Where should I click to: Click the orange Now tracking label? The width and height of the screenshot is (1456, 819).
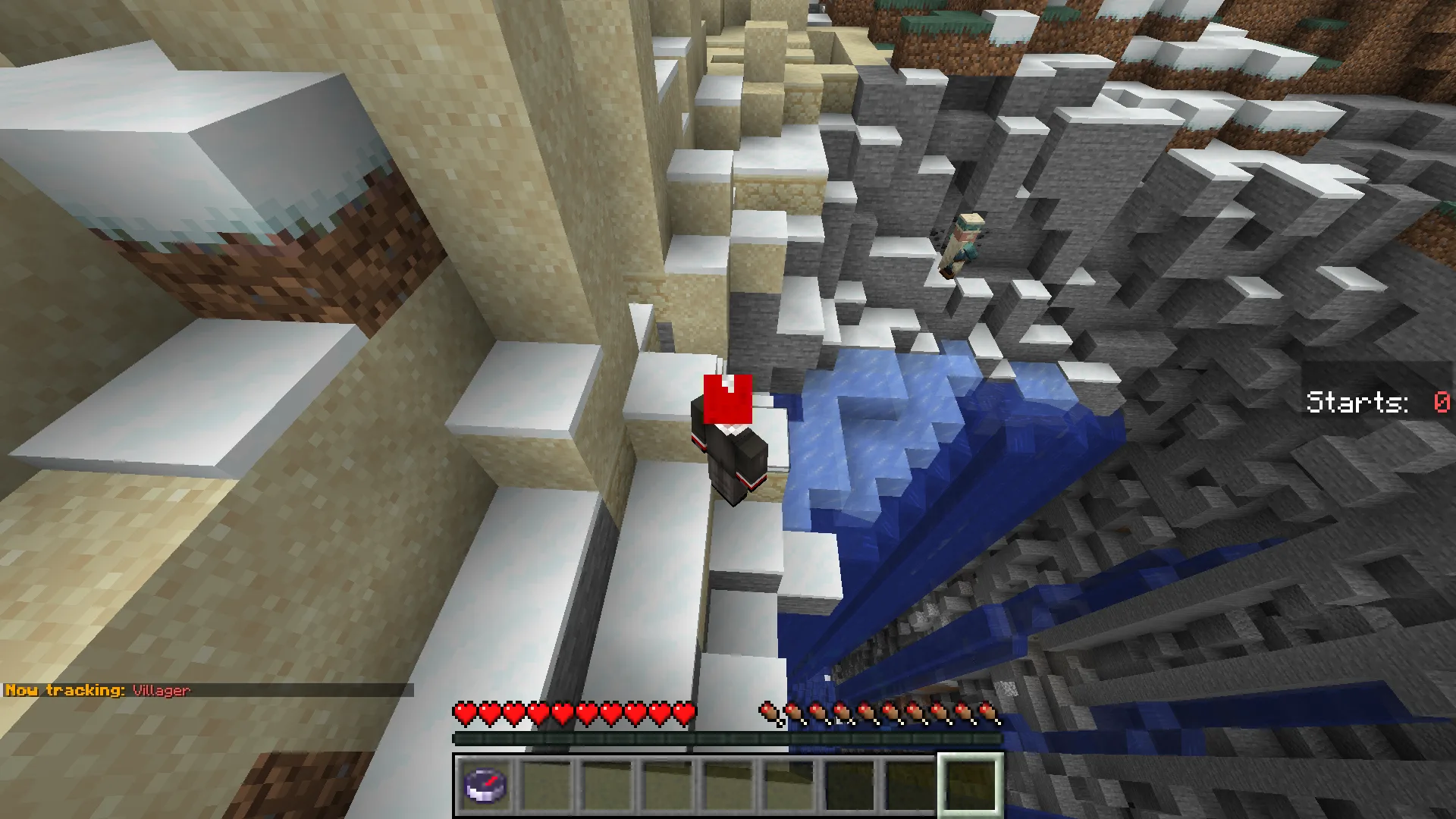(64, 691)
